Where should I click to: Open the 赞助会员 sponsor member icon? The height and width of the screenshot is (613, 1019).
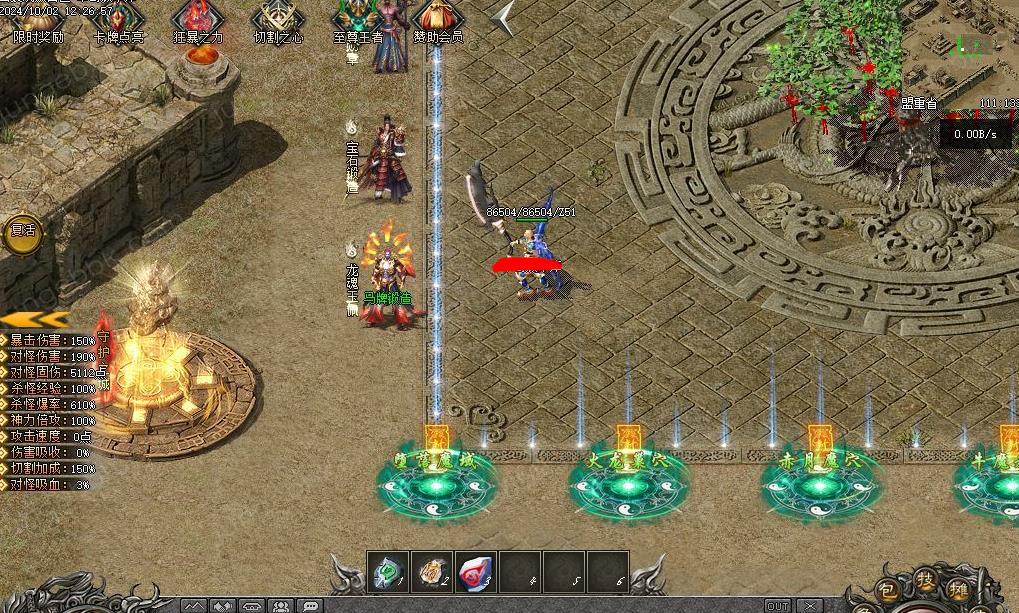click(x=437, y=20)
